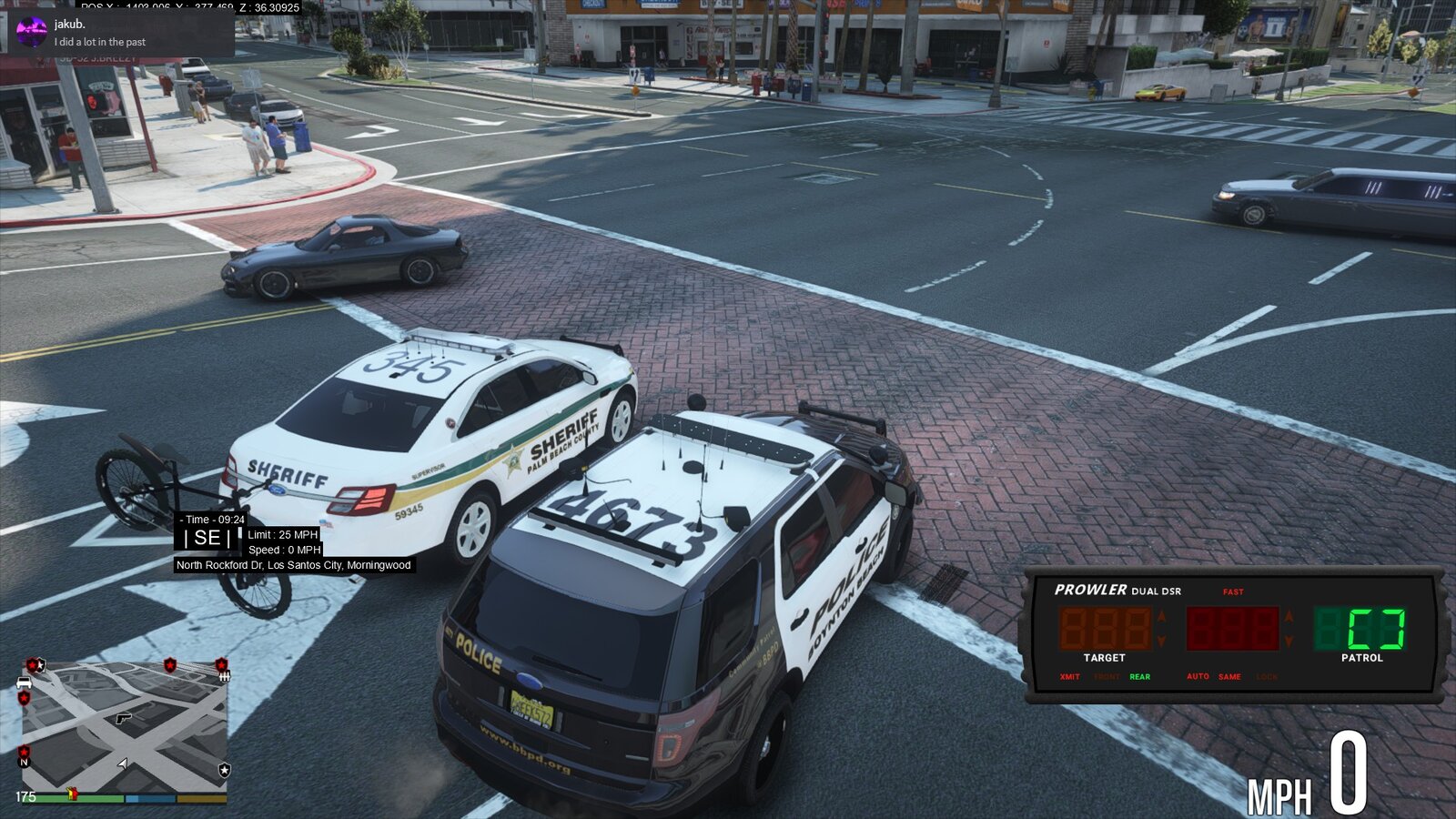This screenshot has height=819, width=1456.
Task: Select the gun shop marker on the minimap
Action: (124, 718)
